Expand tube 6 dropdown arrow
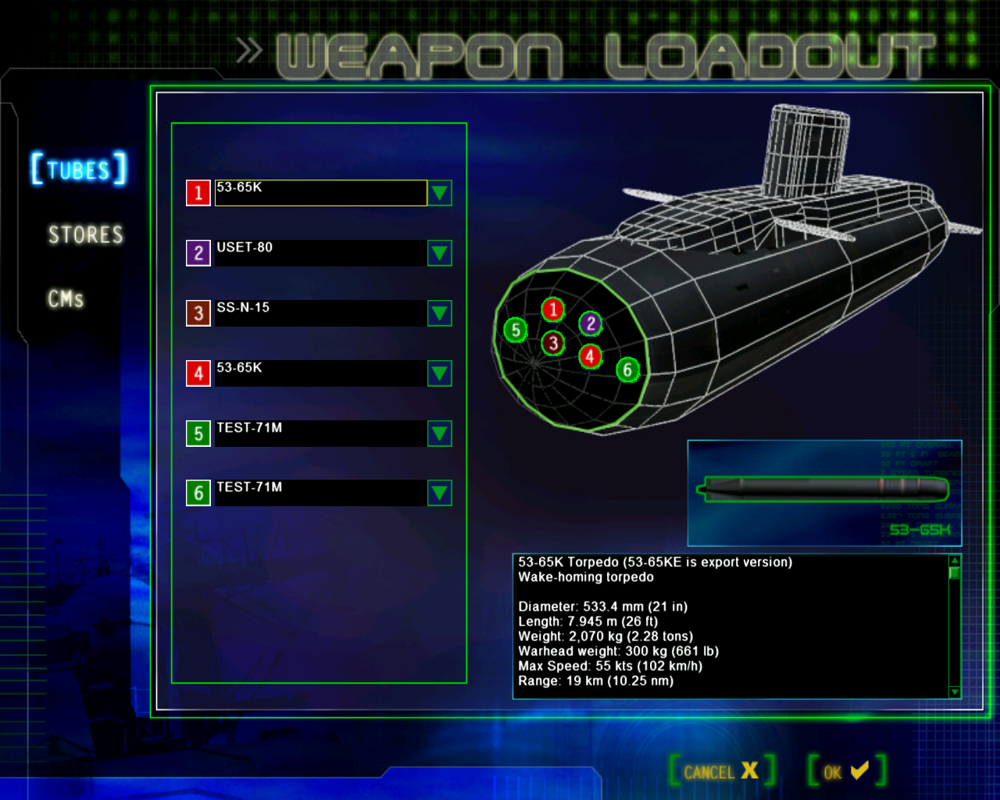Viewport: 1000px width, 800px height. point(440,493)
